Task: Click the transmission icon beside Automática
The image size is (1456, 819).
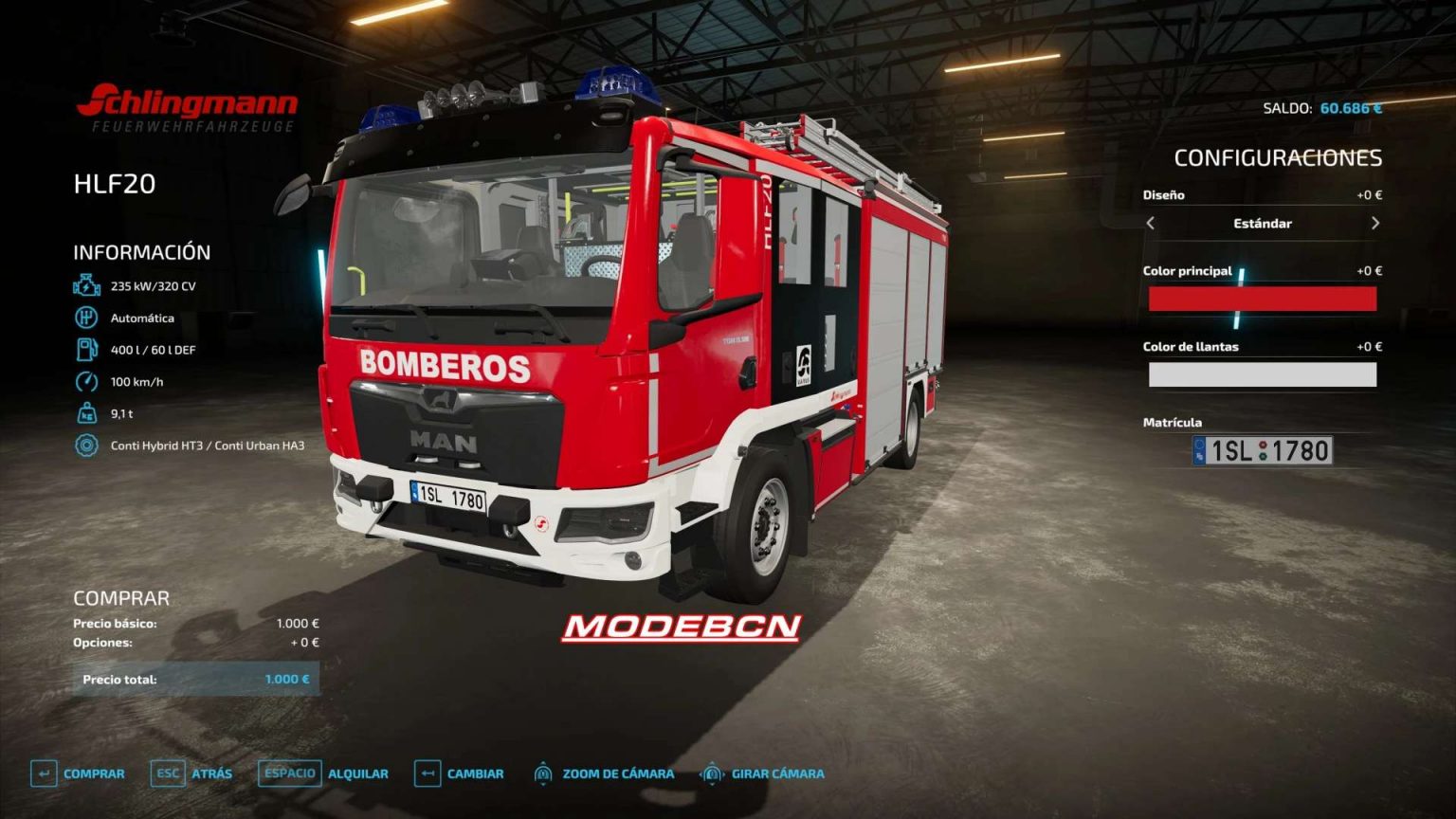Action: (x=84, y=318)
